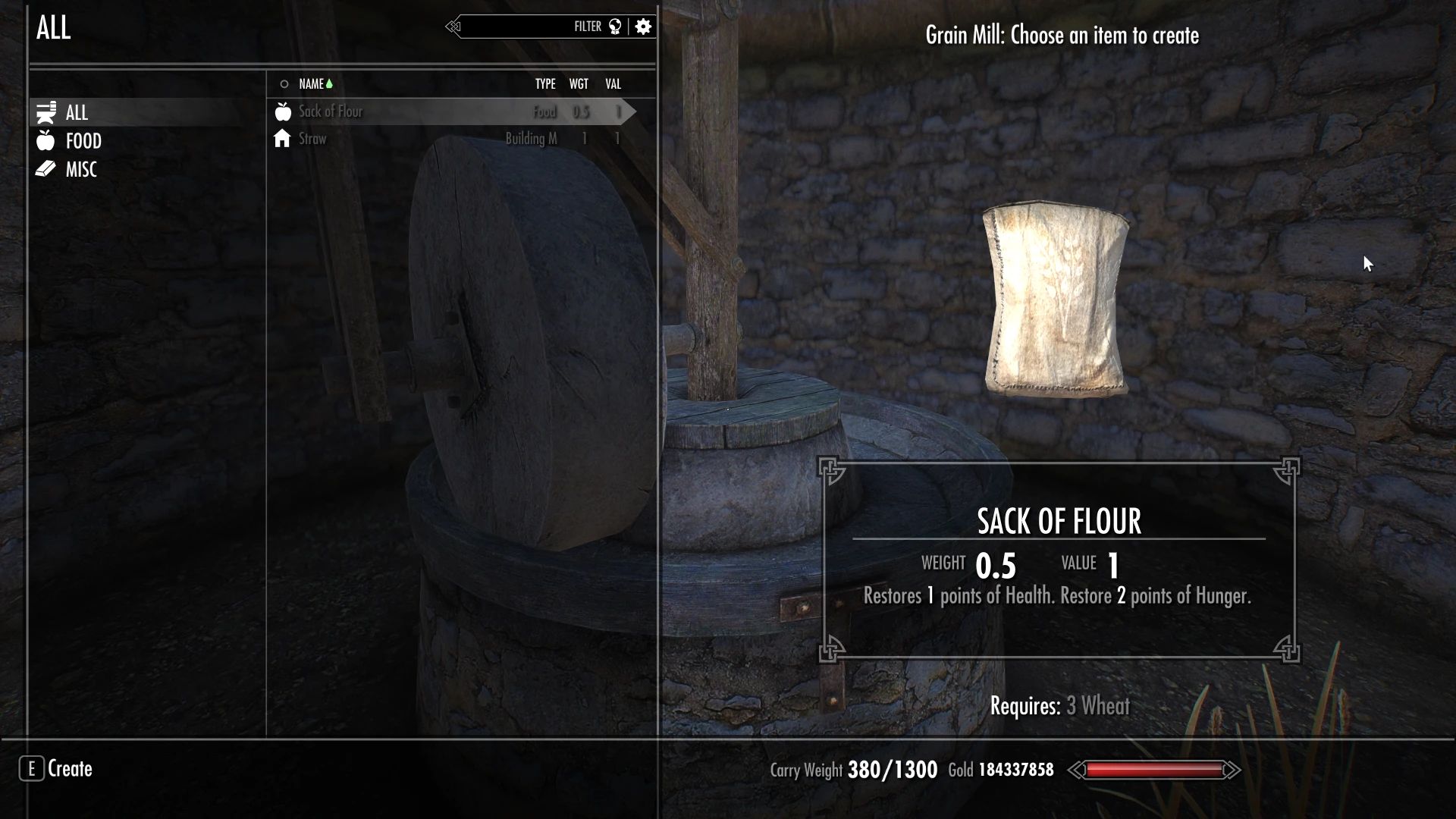This screenshot has height=819, width=1456.
Task: Click the house icon on the Straw row
Action: coord(282,139)
